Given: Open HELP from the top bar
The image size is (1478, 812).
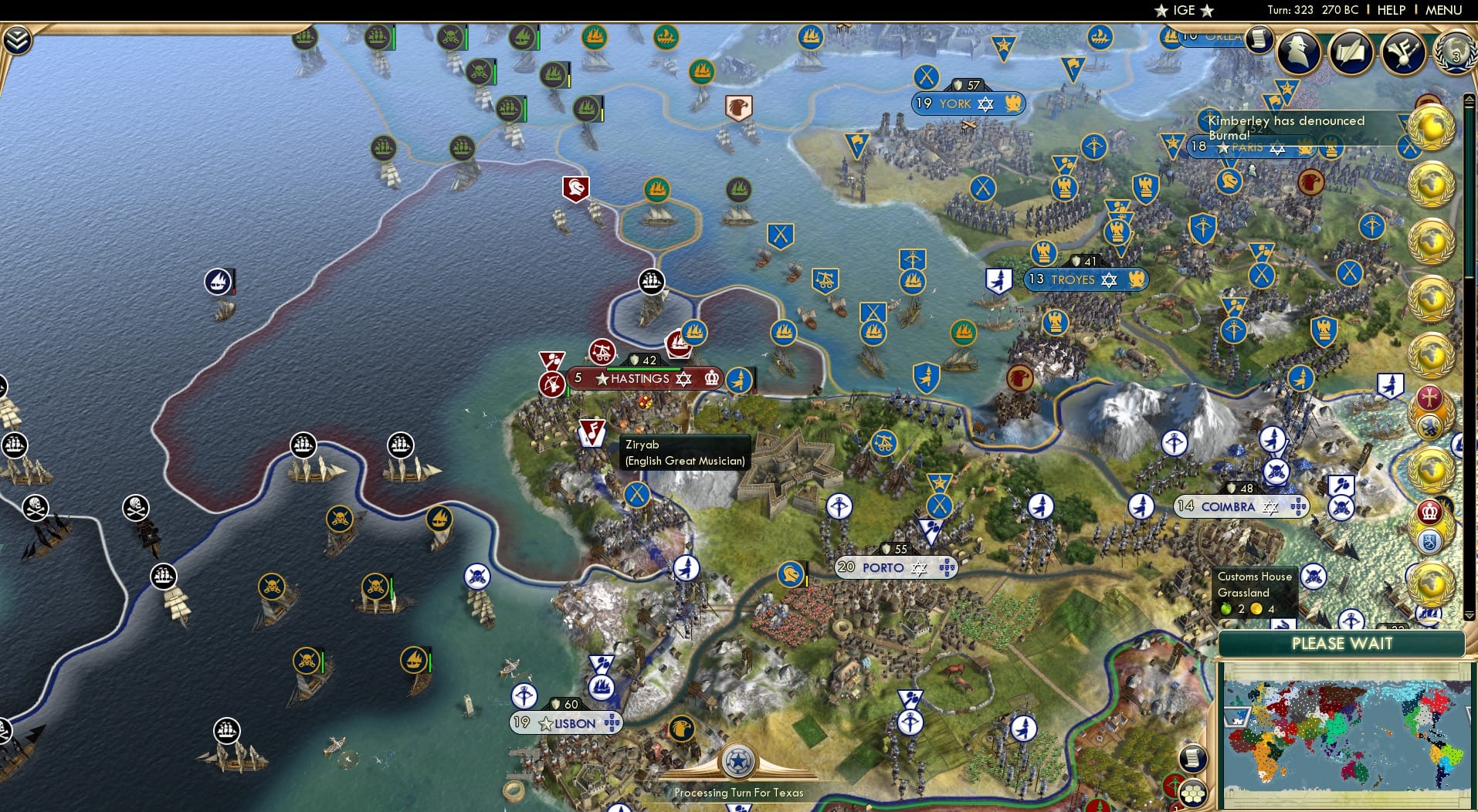Looking at the screenshot, I should (1390, 10).
